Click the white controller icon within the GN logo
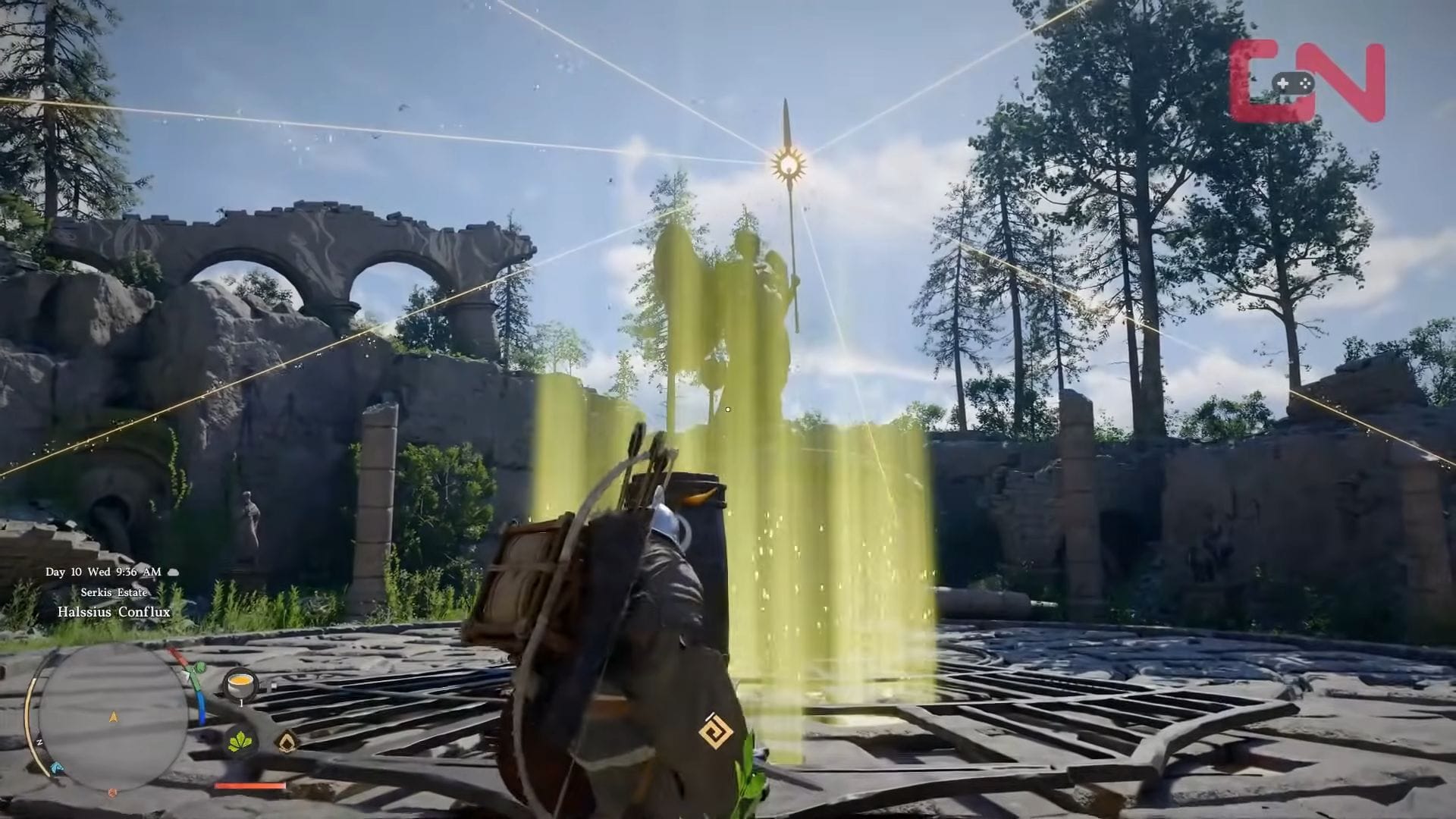The height and width of the screenshot is (819, 1456). pos(1294,83)
